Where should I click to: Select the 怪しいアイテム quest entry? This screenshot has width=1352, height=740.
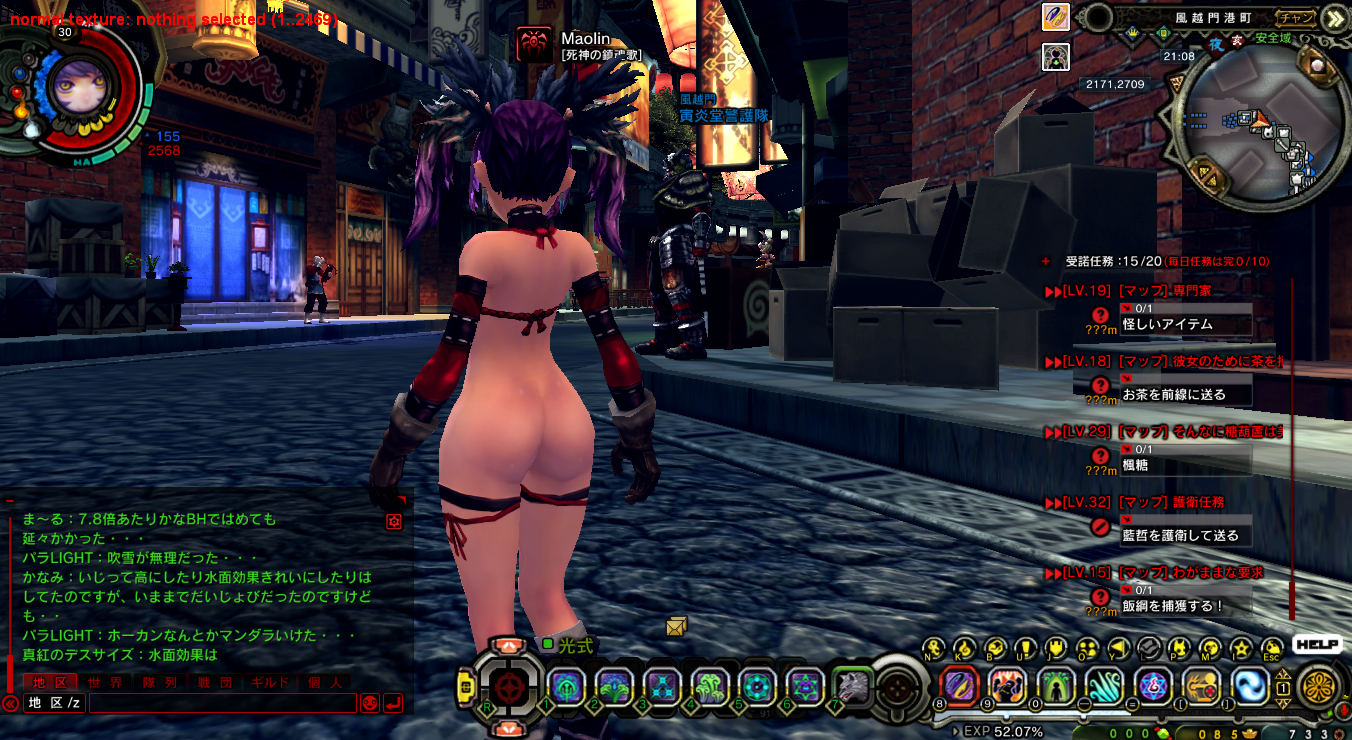[1167, 324]
